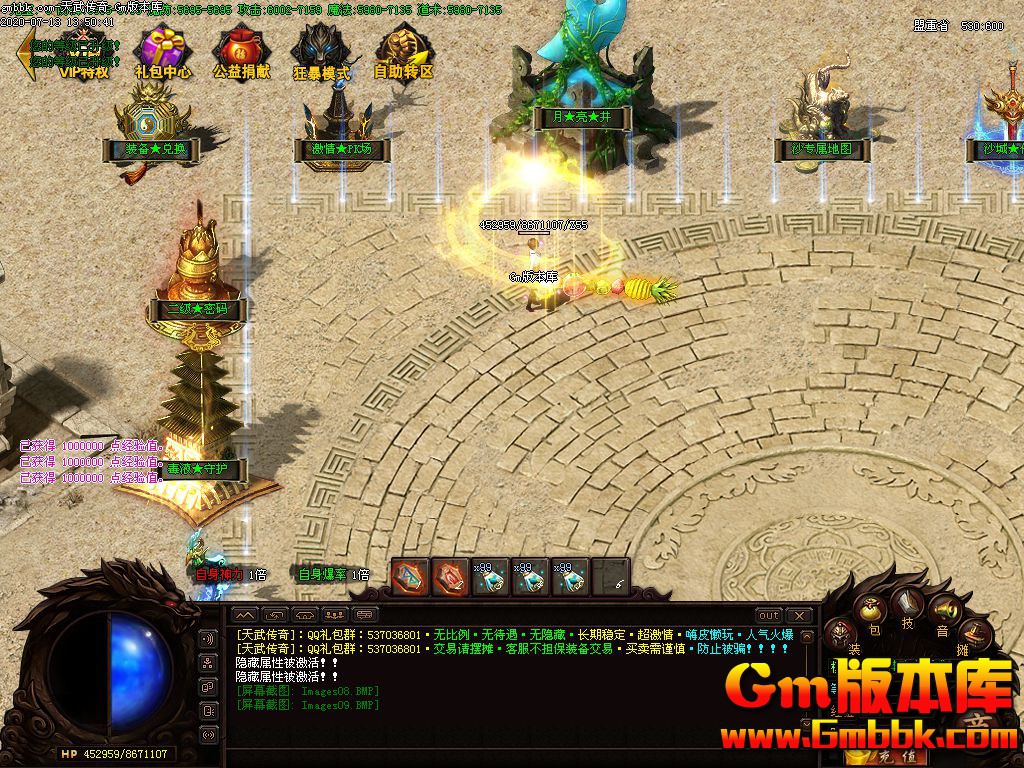1024x768 pixels.
Task: Toggle the 音 sound horn button
Action: [942, 614]
